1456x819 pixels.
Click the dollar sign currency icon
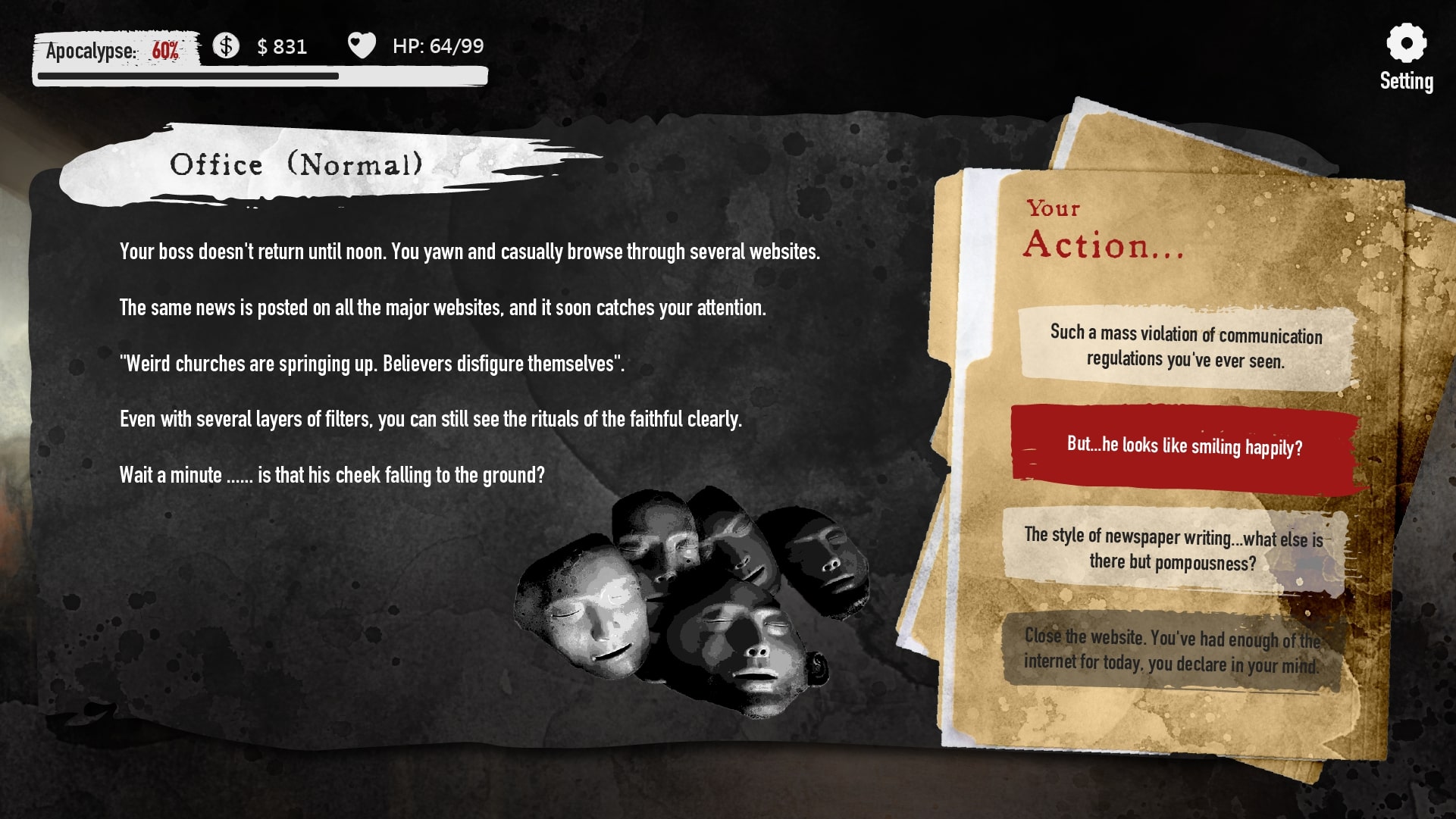click(x=225, y=46)
